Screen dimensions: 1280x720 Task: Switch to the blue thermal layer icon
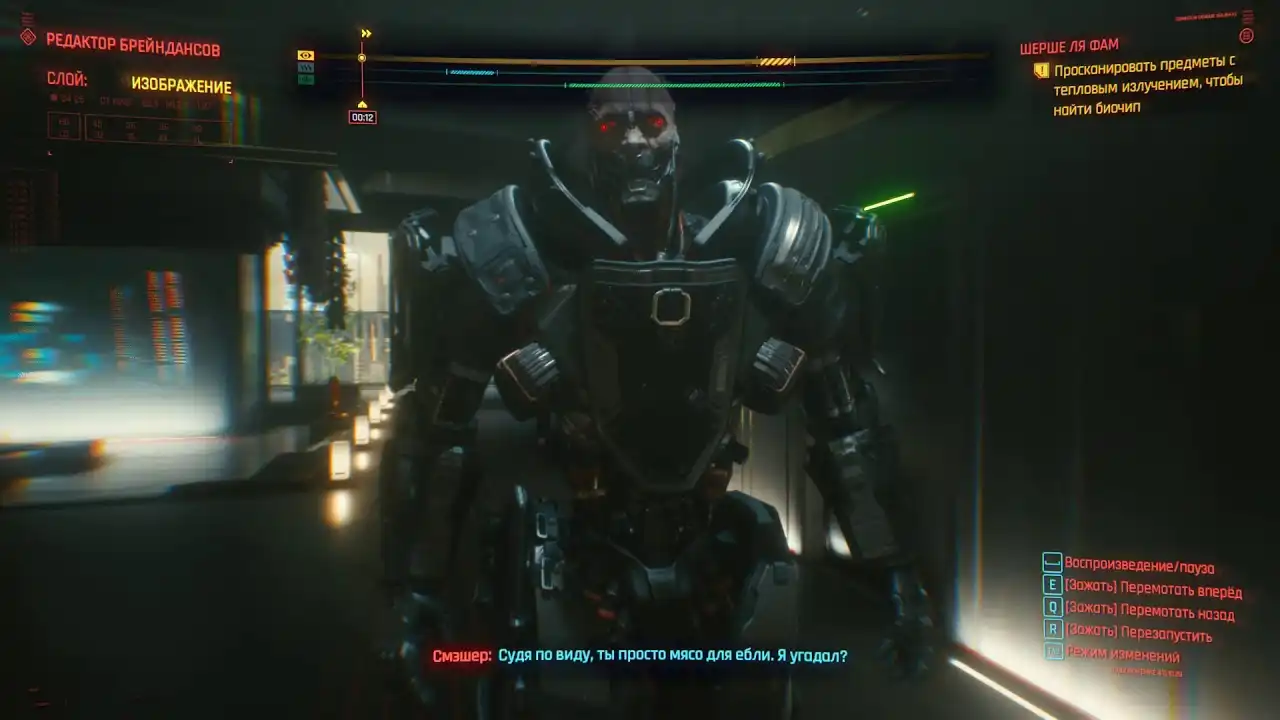tap(306, 68)
